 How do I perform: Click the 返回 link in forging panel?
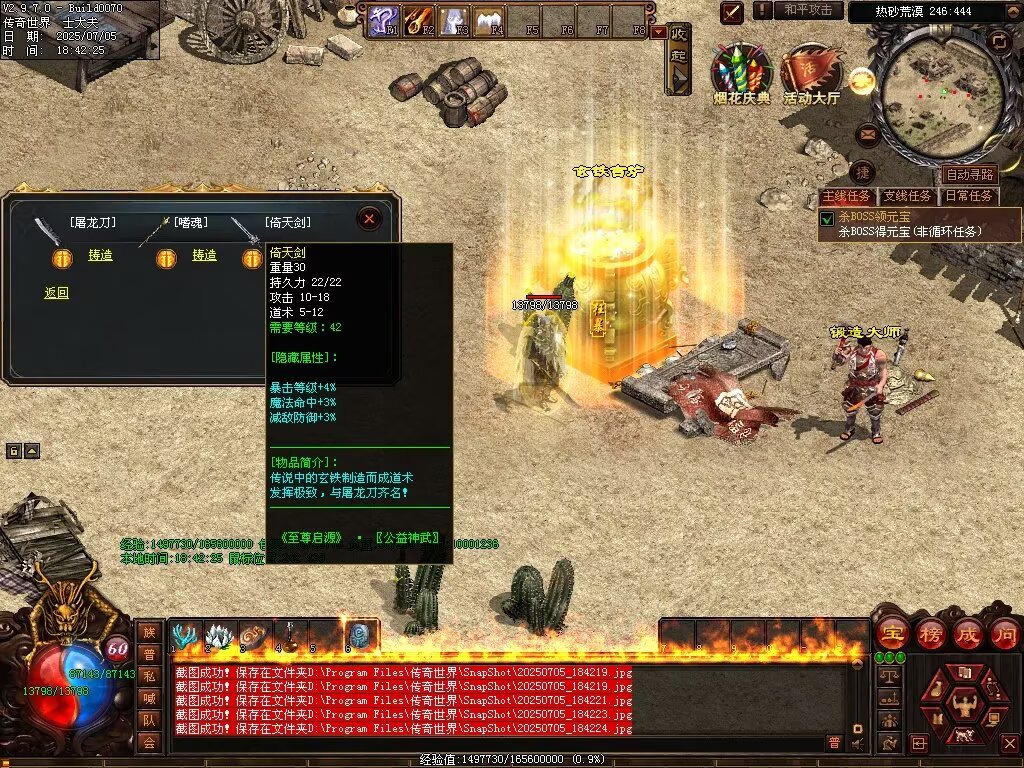point(57,293)
